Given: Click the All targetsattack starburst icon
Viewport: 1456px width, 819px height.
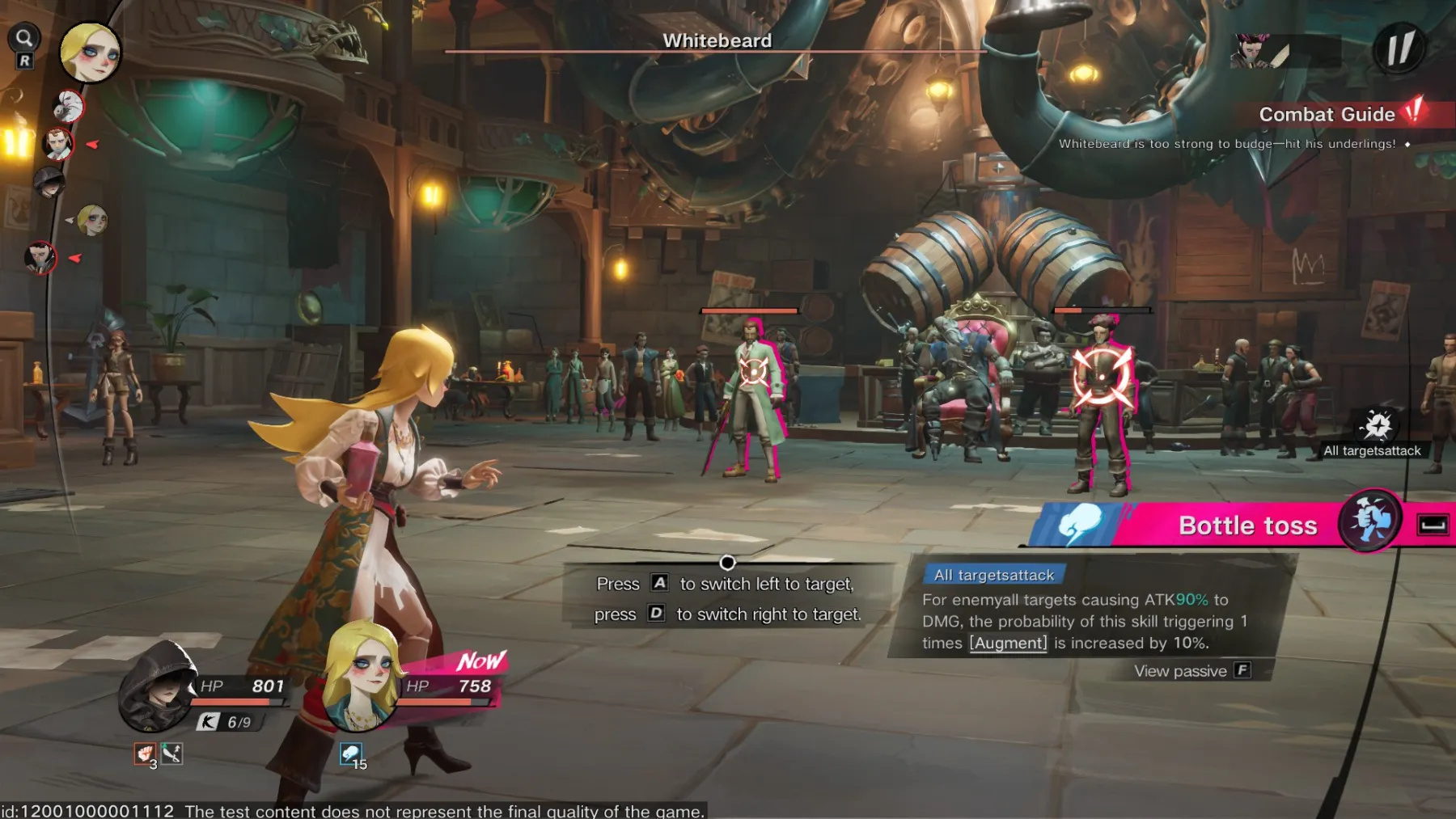Looking at the screenshot, I should pyautogui.click(x=1377, y=425).
